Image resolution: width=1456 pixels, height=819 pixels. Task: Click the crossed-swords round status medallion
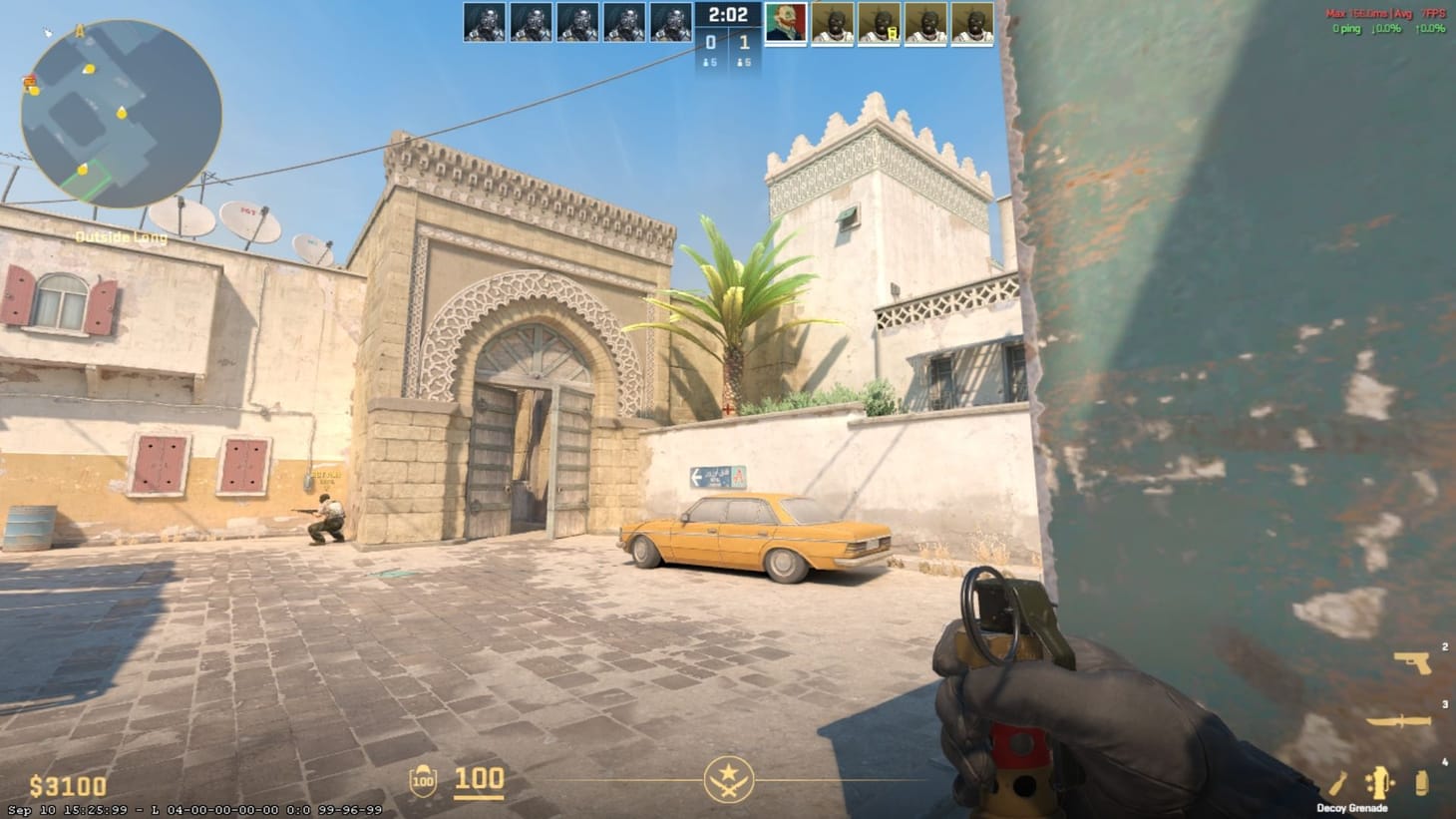tap(728, 779)
